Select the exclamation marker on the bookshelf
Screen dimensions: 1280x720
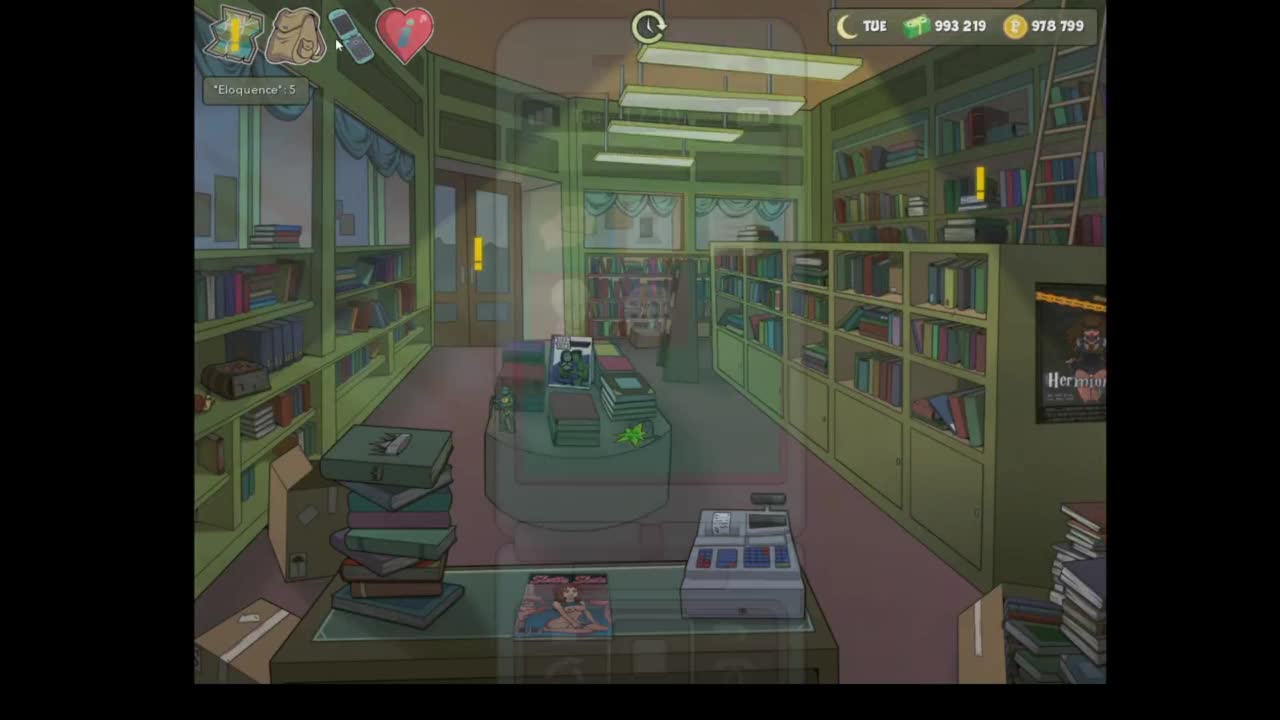[x=980, y=183]
